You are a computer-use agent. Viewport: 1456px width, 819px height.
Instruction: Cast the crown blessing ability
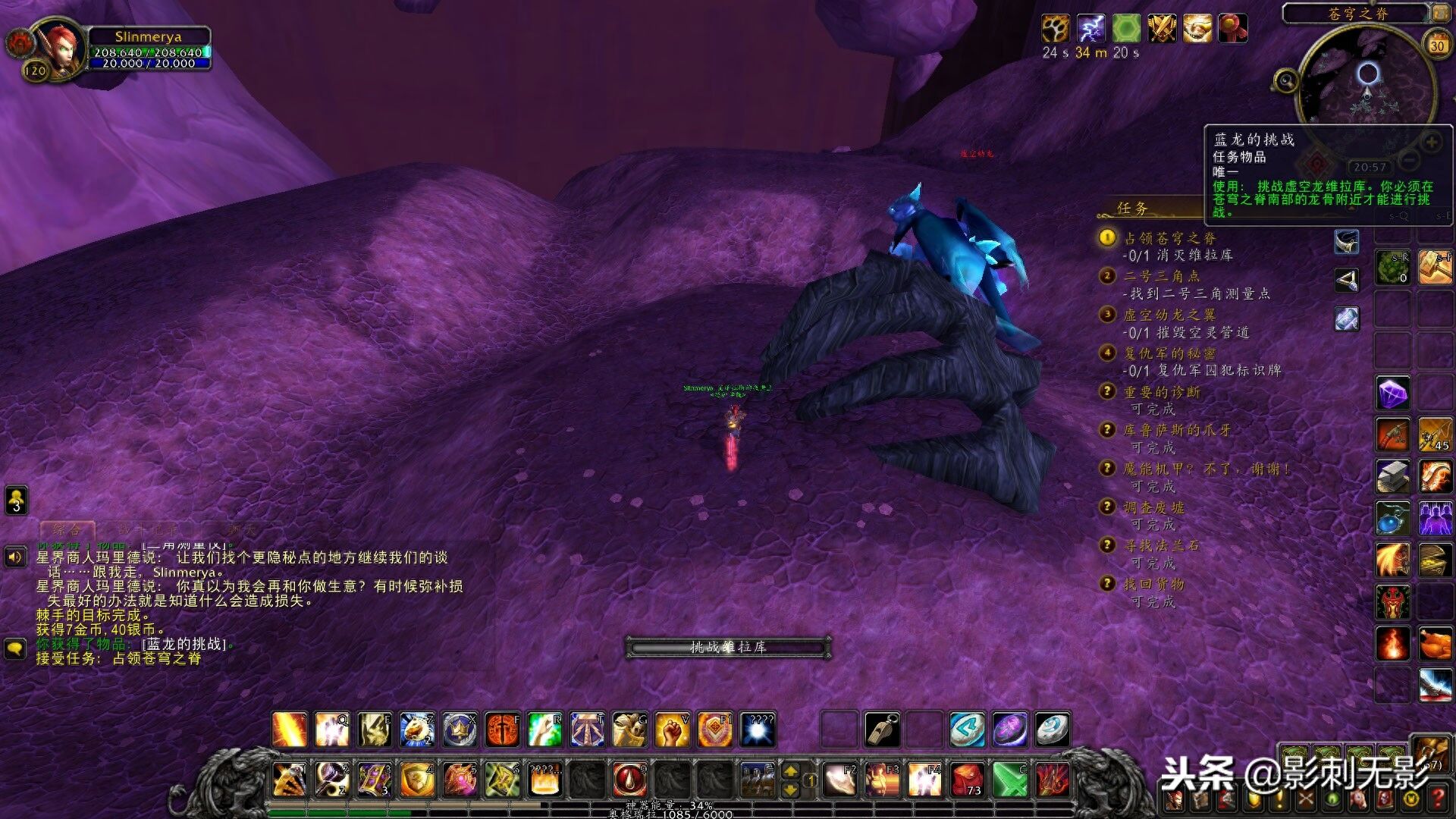460,730
